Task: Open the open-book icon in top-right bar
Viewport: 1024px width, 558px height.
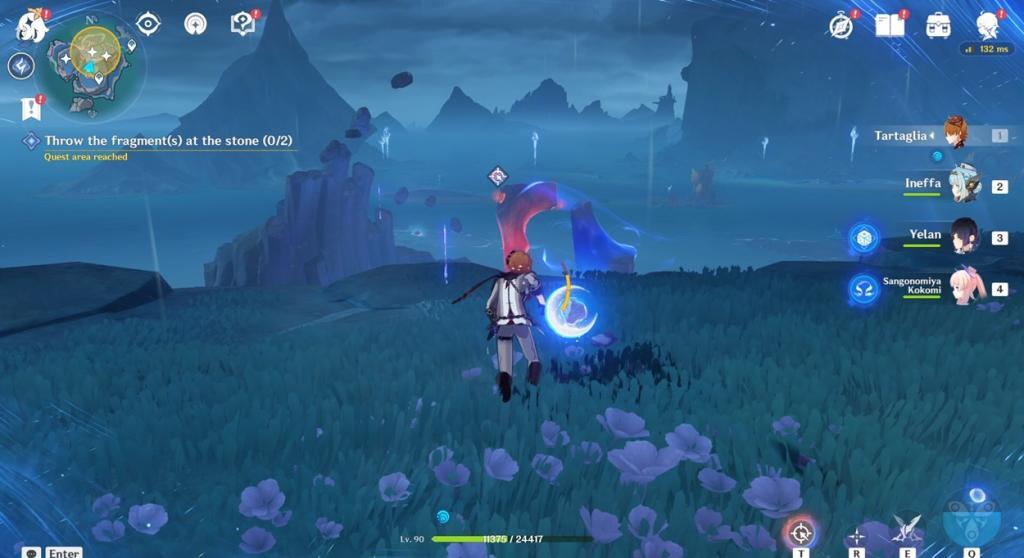Action: 889,26
